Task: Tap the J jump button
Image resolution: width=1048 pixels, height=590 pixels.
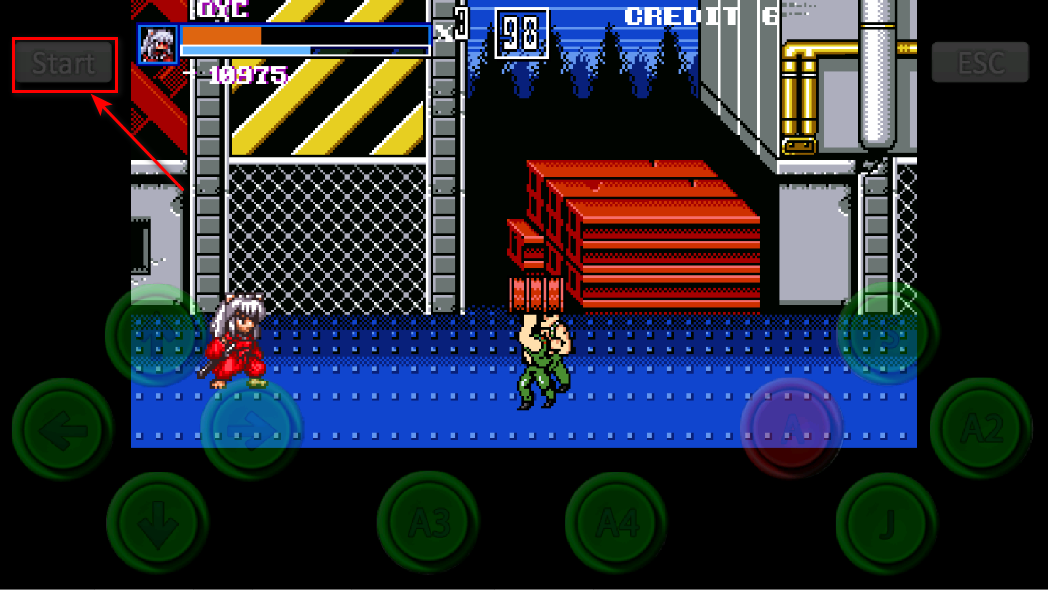Action: click(x=887, y=522)
